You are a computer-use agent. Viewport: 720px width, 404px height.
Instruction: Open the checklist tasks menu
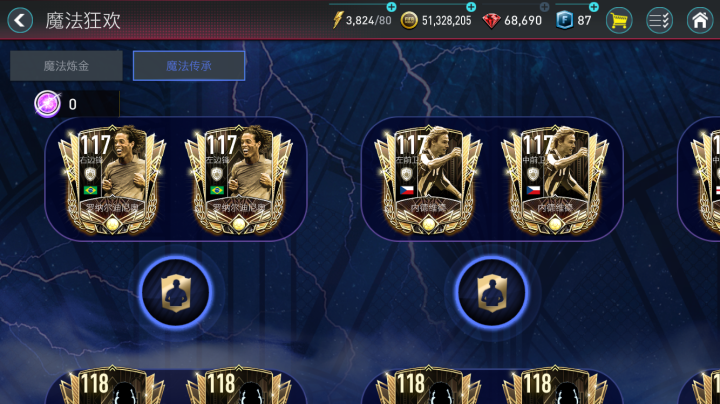(x=659, y=20)
